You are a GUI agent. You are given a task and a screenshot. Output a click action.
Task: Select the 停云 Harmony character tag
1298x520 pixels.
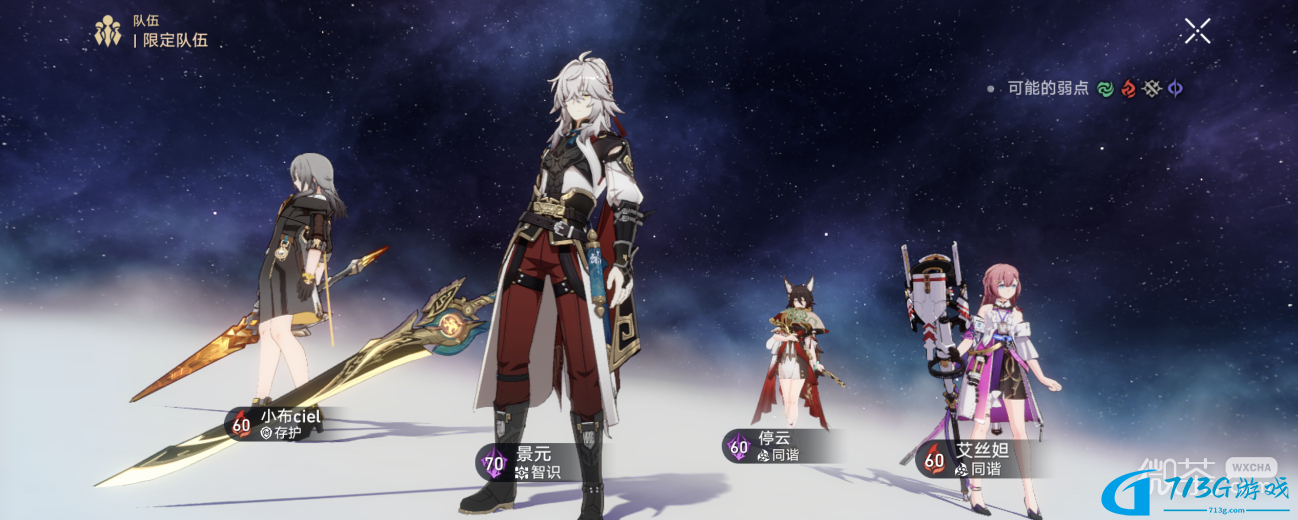[767, 446]
